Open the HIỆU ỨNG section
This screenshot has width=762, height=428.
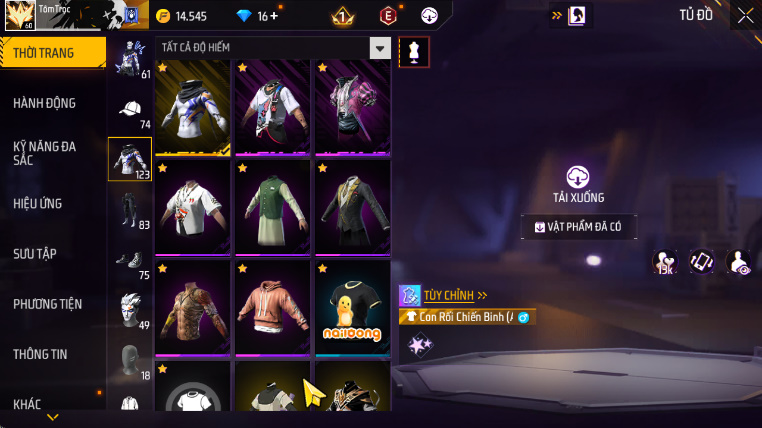point(38,203)
